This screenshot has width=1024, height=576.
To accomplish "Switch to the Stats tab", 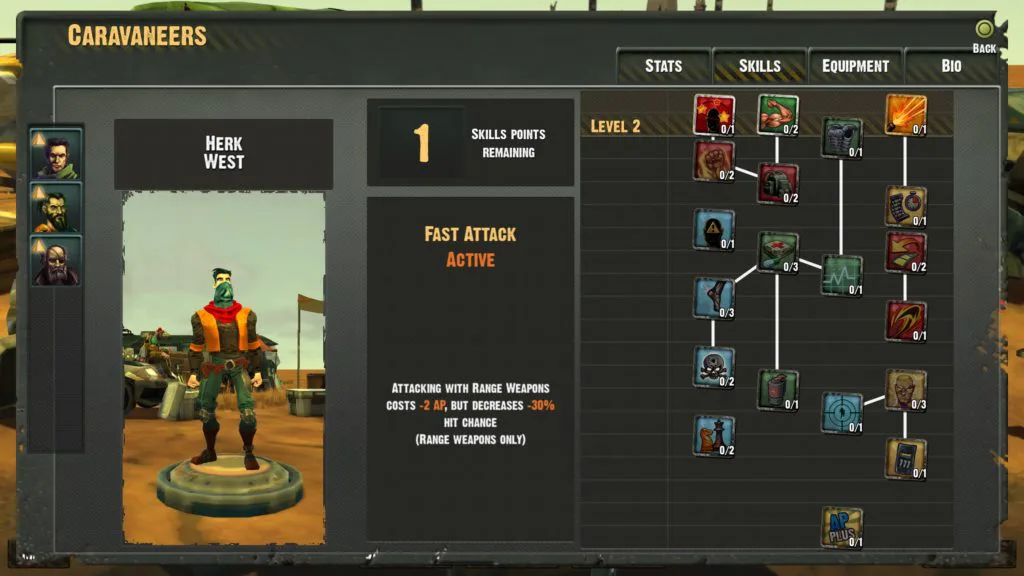I will pos(663,66).
